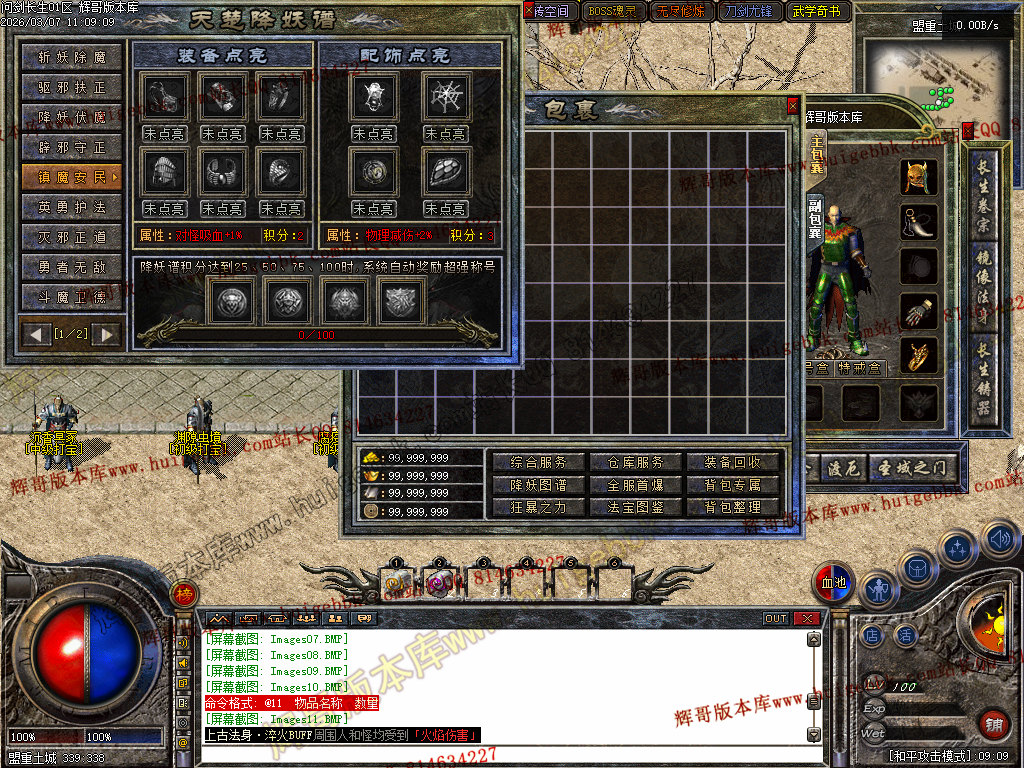Open the 仓库服务 warehouse service
The image size is (1024, 768).
pos(636,463)
